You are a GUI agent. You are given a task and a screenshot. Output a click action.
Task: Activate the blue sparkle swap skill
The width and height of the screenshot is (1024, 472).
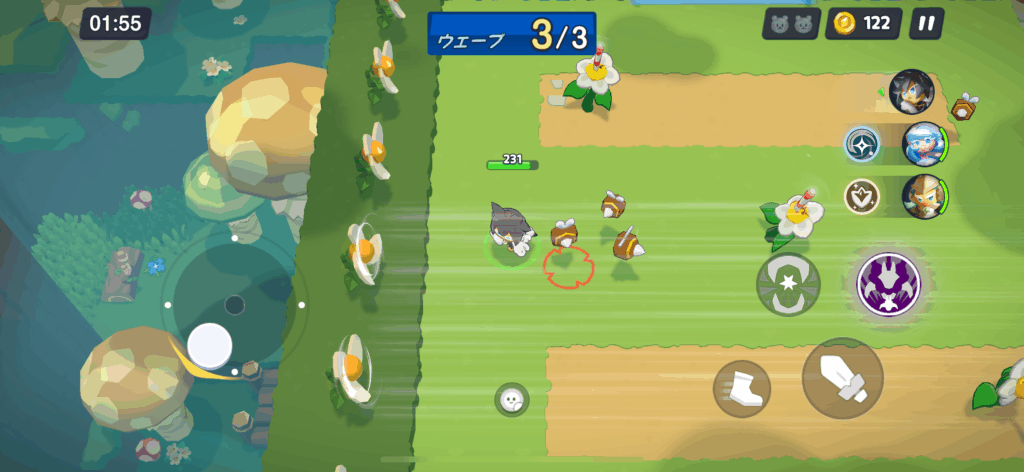click(861, 144)
